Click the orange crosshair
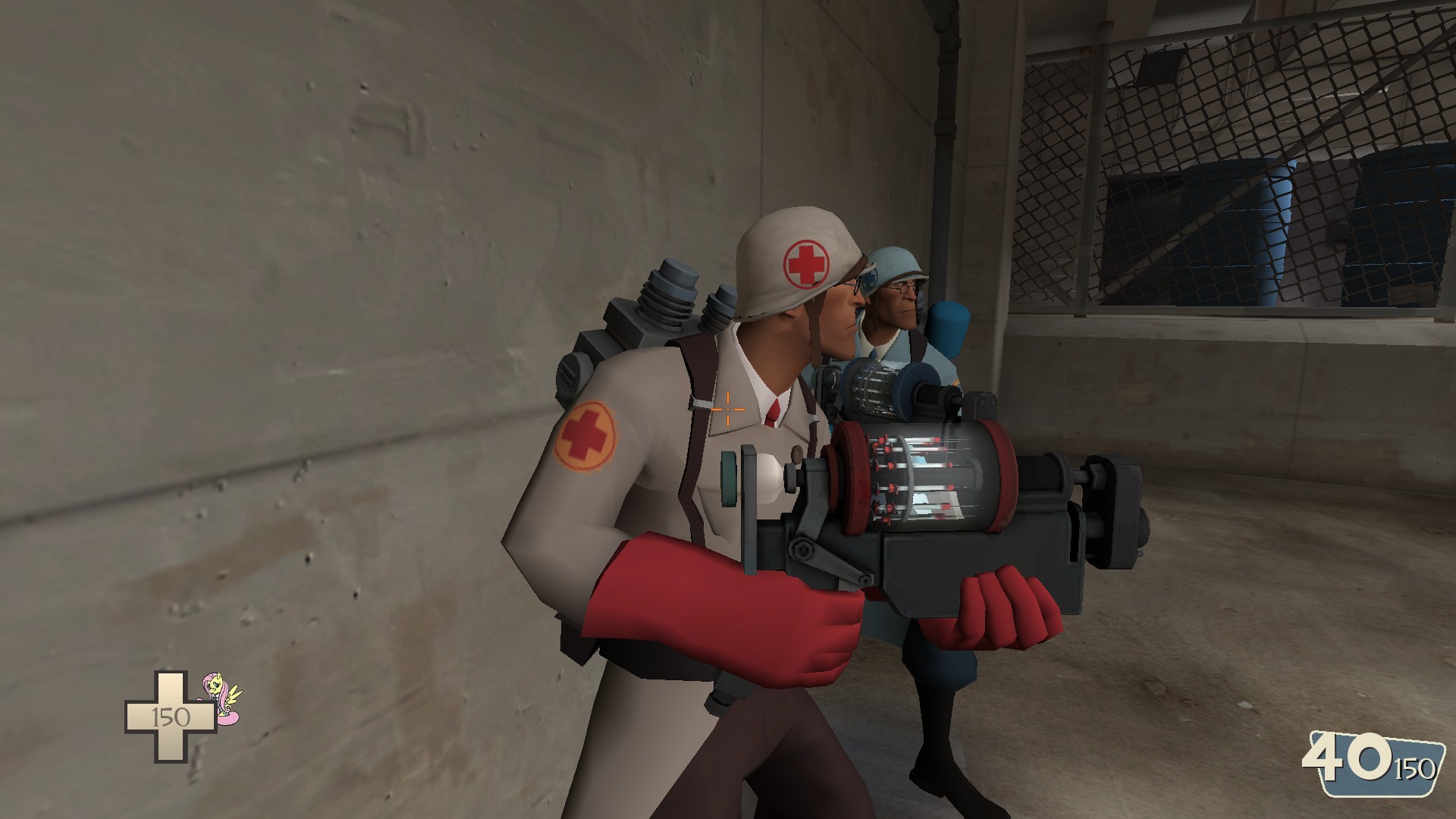The height and width of the screenshot is (819, 1456). [727, 409]
